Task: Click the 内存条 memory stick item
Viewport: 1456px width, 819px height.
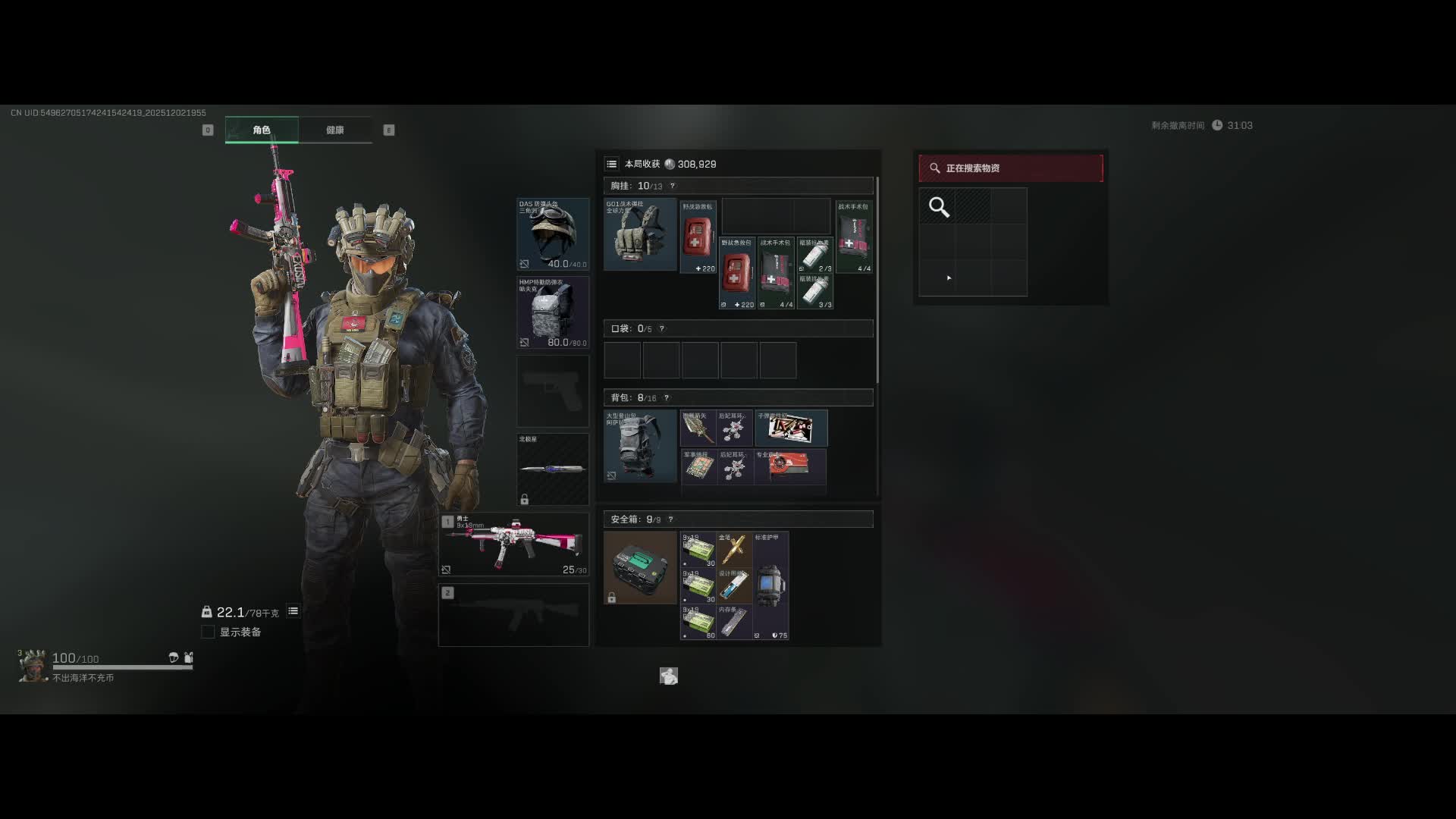Action: pos(734,622)
